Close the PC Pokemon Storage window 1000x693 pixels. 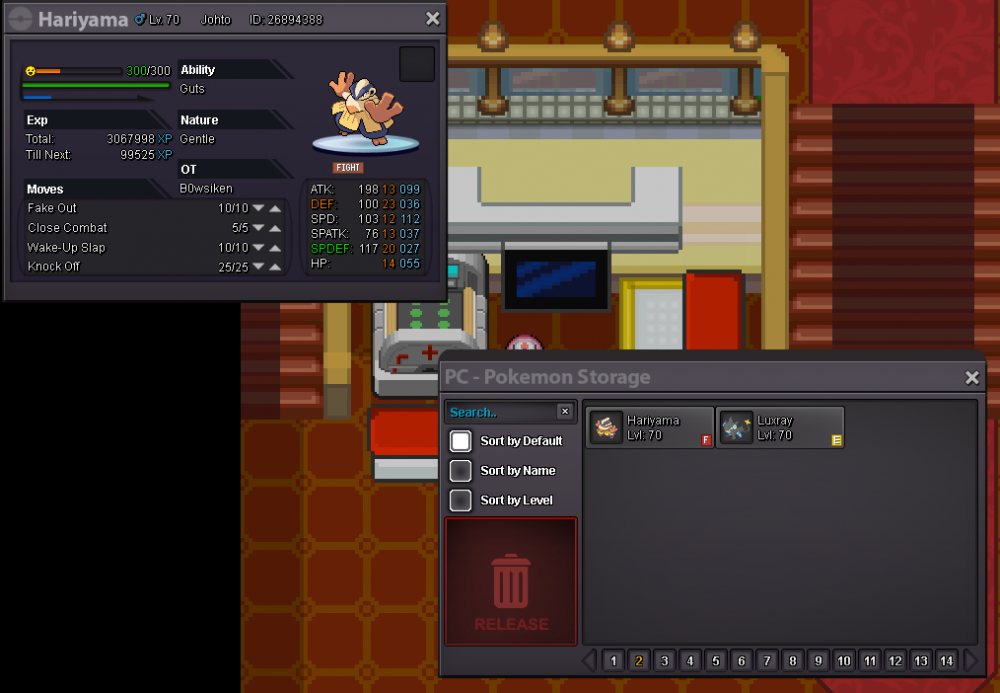(x=972, y=377)
